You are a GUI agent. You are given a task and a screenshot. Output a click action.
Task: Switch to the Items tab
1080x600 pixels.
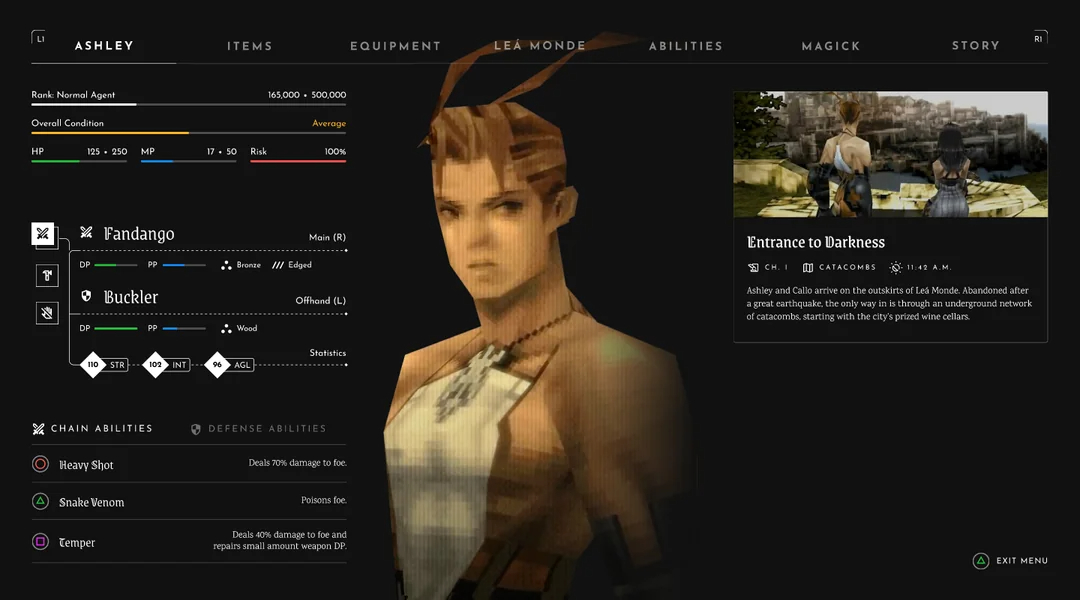coord(249,46)
